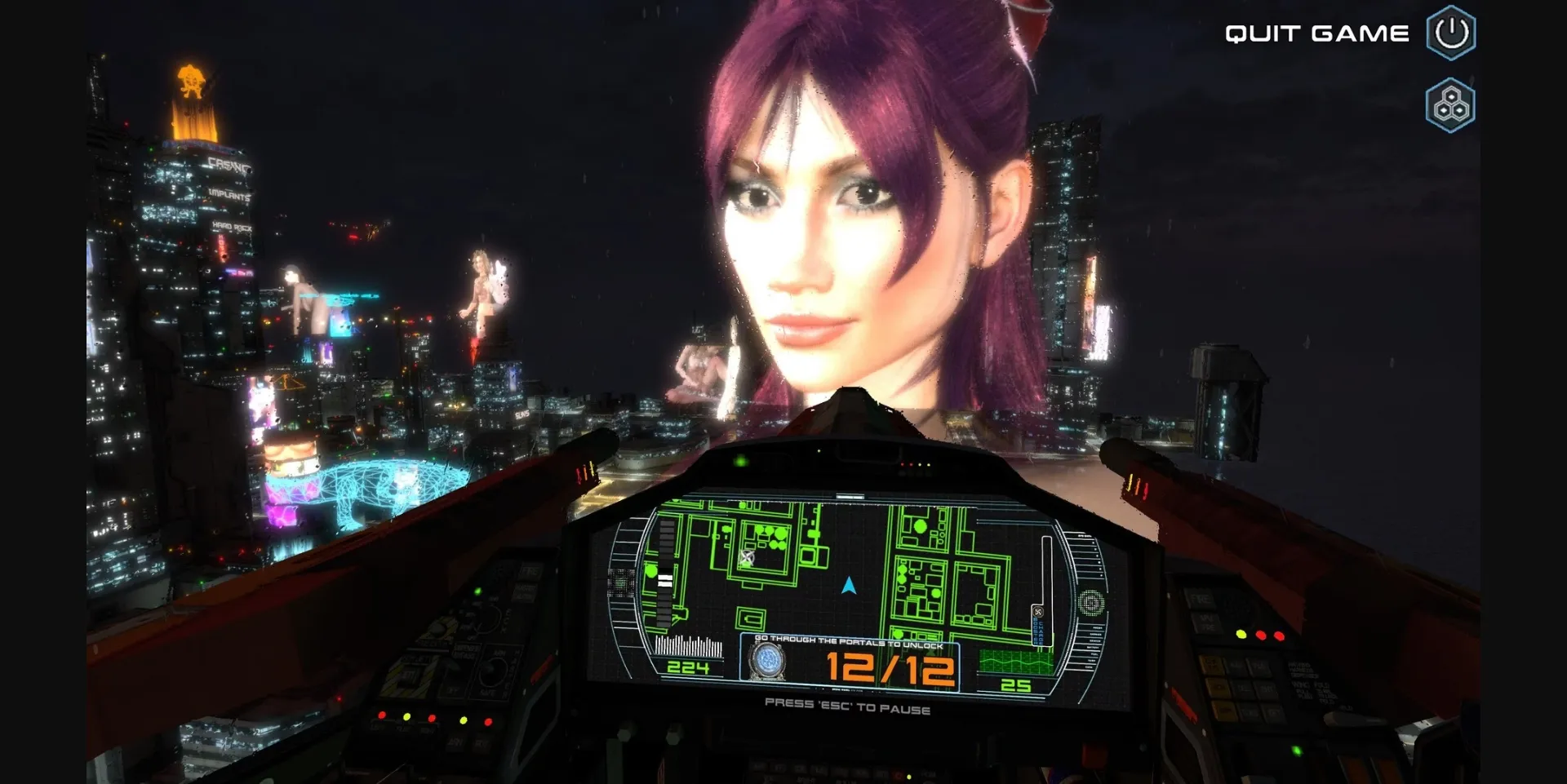Screen dimensions: 1567x784
Task: Click the signal bars graph above the 224 readout
Action: point(690,644)
